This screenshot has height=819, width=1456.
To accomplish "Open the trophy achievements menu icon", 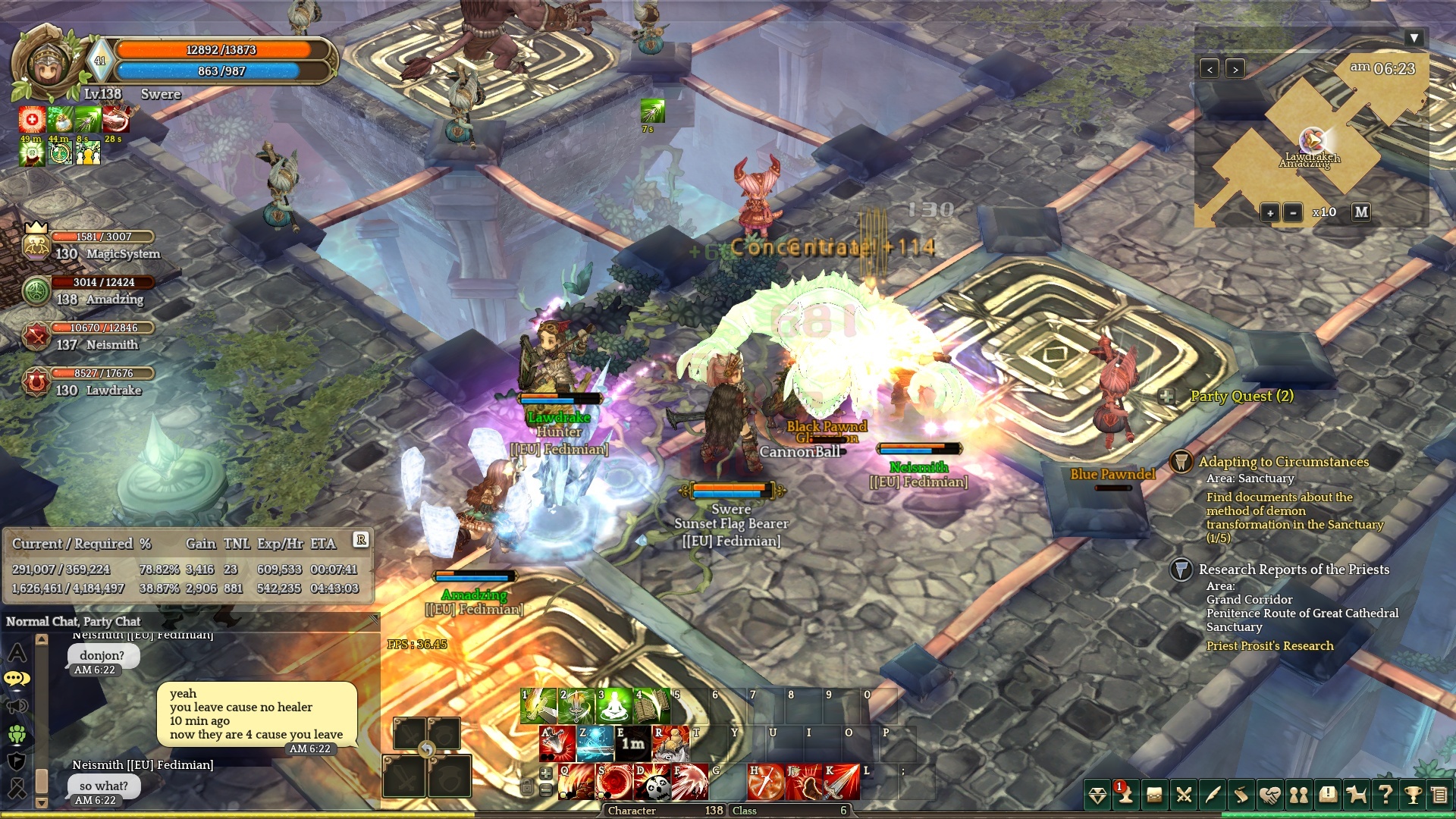I will click(x=1413, y=795).
